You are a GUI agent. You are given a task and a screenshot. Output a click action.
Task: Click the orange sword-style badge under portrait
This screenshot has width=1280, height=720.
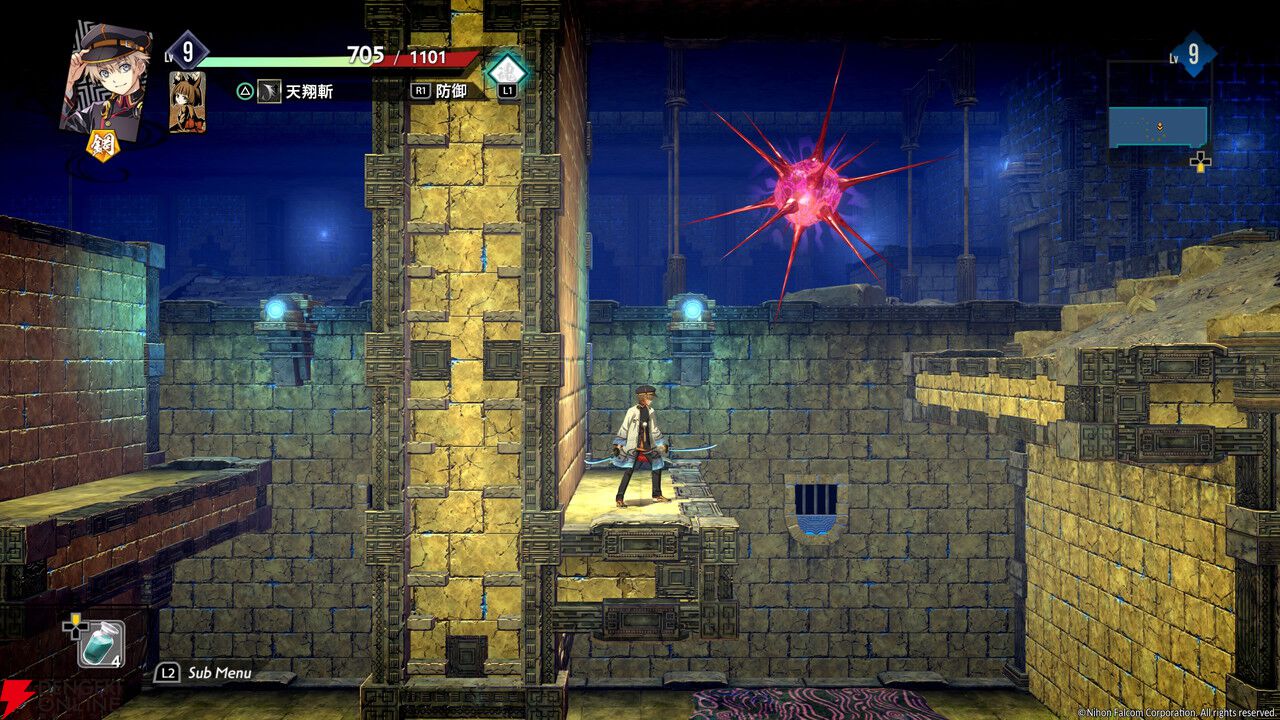click(104, 145)
